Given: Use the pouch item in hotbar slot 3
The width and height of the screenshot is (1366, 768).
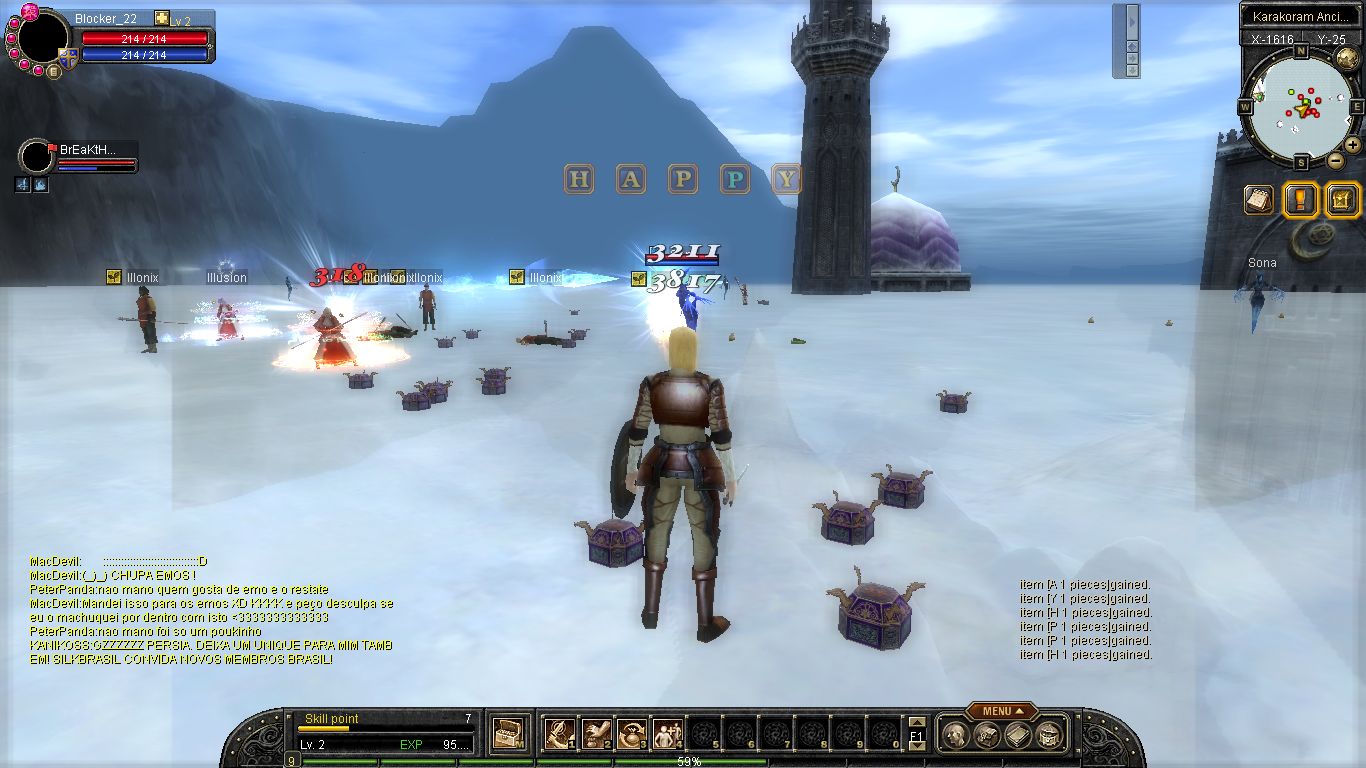Looking at the screenshot, I should tap(632, 735).
